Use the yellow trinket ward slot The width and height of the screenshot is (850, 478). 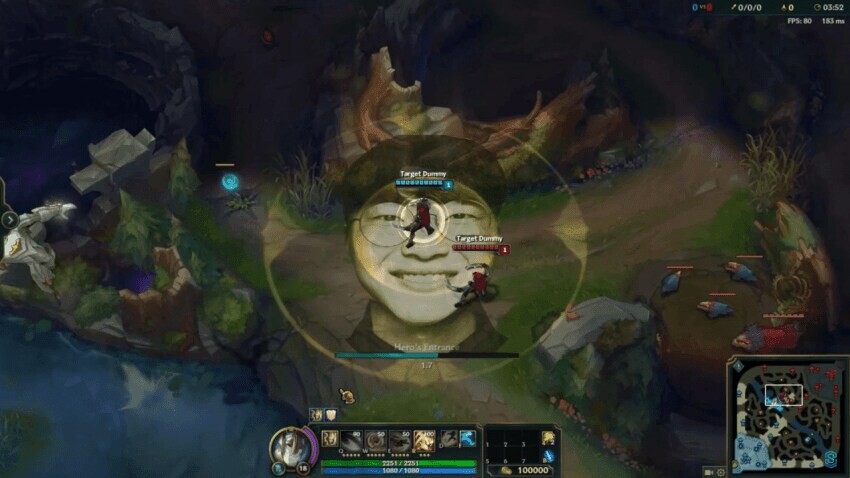pos(549,438)
